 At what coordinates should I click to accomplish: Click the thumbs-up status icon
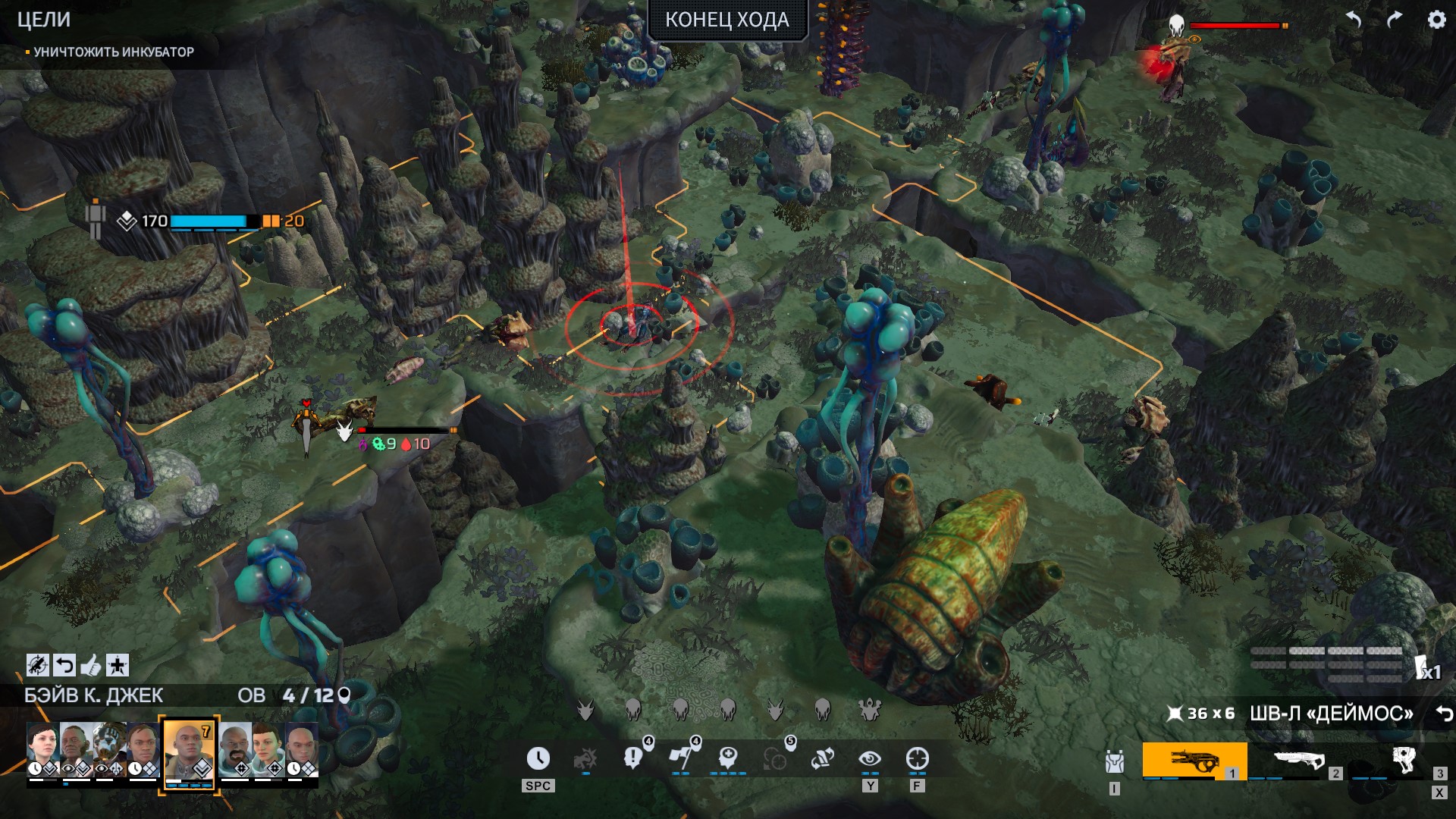(91, 666)
